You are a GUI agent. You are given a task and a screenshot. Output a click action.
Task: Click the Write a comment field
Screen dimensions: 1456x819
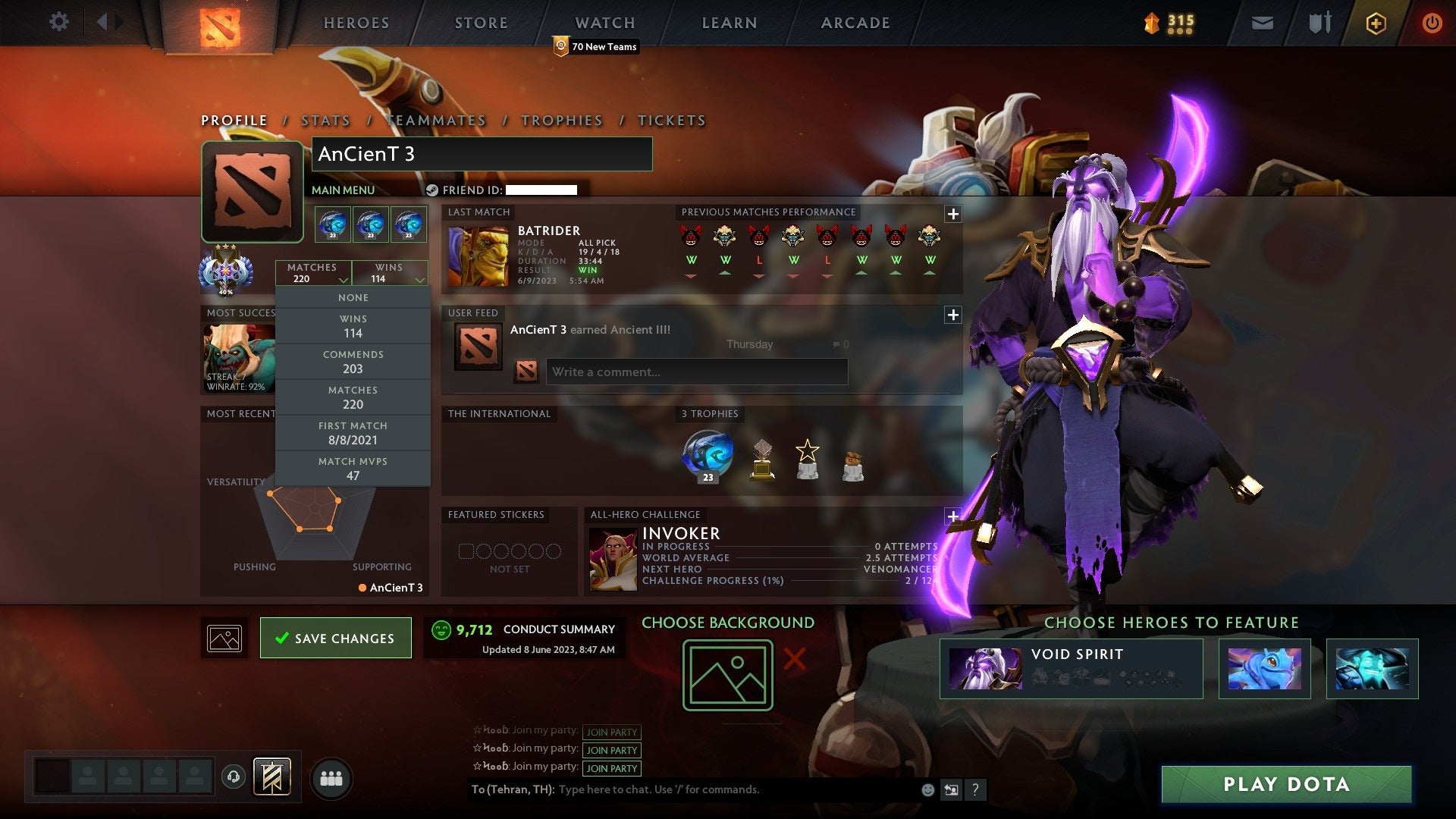696,372
